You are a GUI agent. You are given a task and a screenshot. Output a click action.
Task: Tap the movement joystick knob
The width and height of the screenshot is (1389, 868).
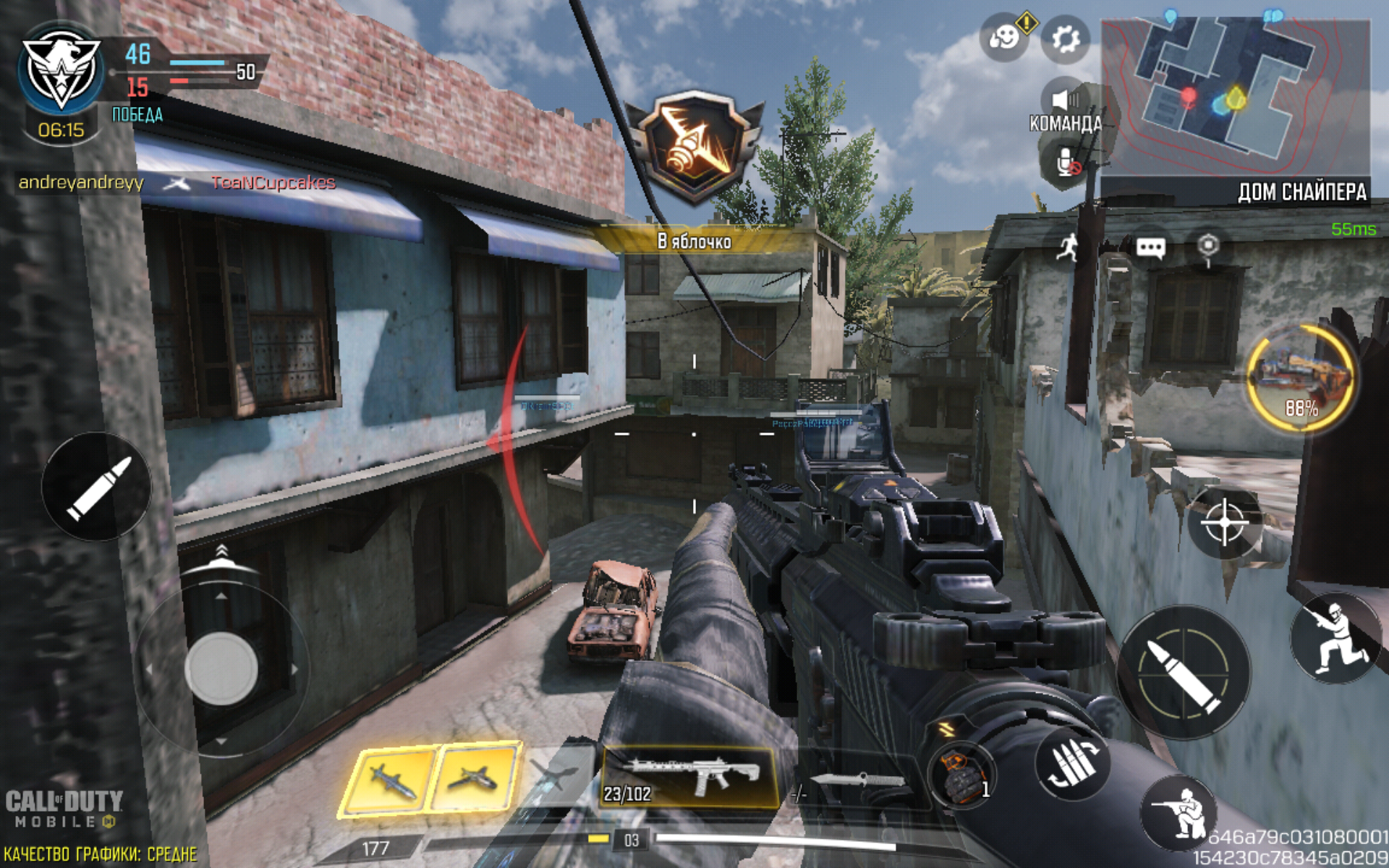[221, 668]
